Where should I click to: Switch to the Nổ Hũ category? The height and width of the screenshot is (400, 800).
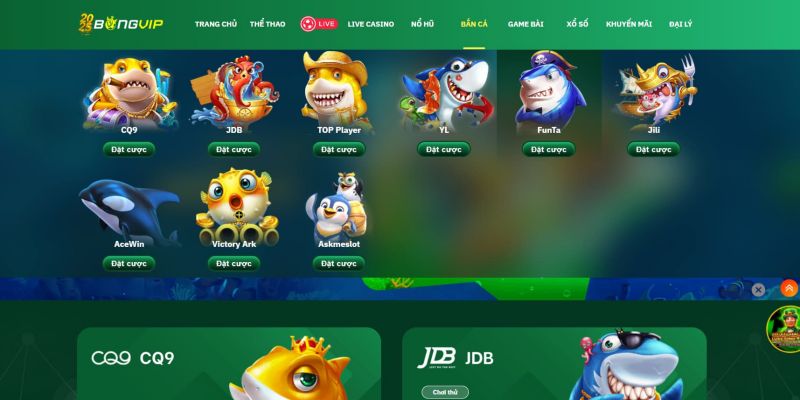coord(423,24)
